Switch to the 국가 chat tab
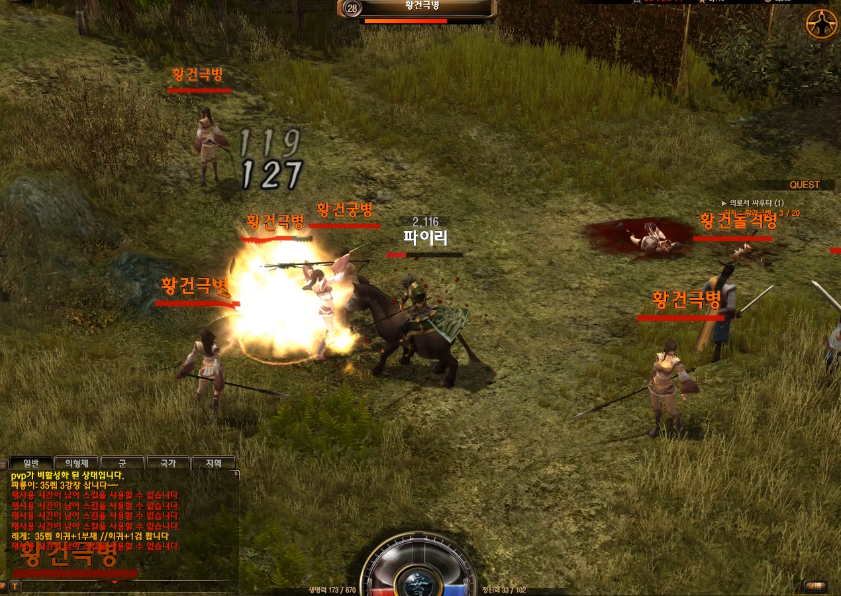 pos(168,463)
